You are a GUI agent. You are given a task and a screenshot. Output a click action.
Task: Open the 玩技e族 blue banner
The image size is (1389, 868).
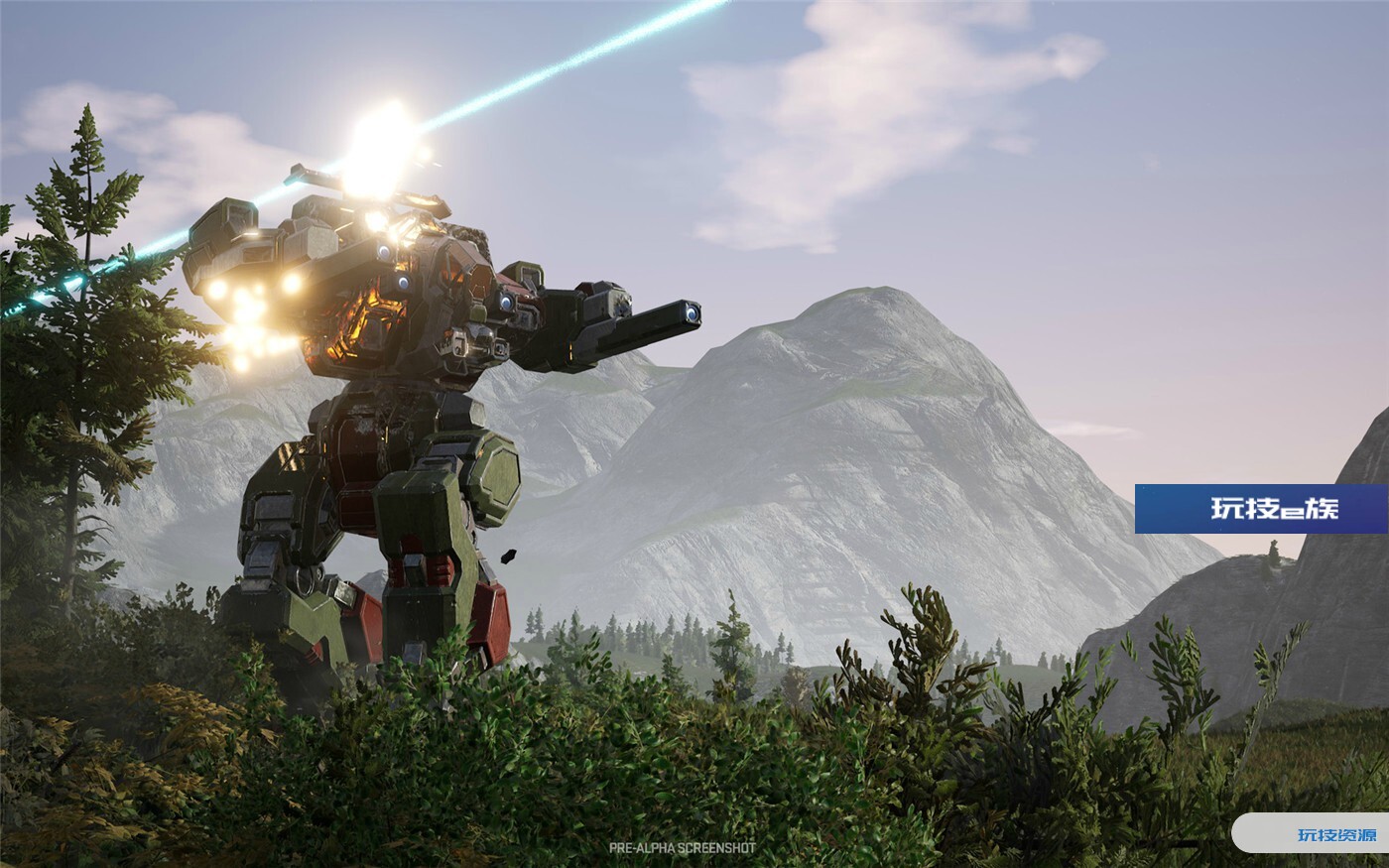click(x=1261, y=509)
